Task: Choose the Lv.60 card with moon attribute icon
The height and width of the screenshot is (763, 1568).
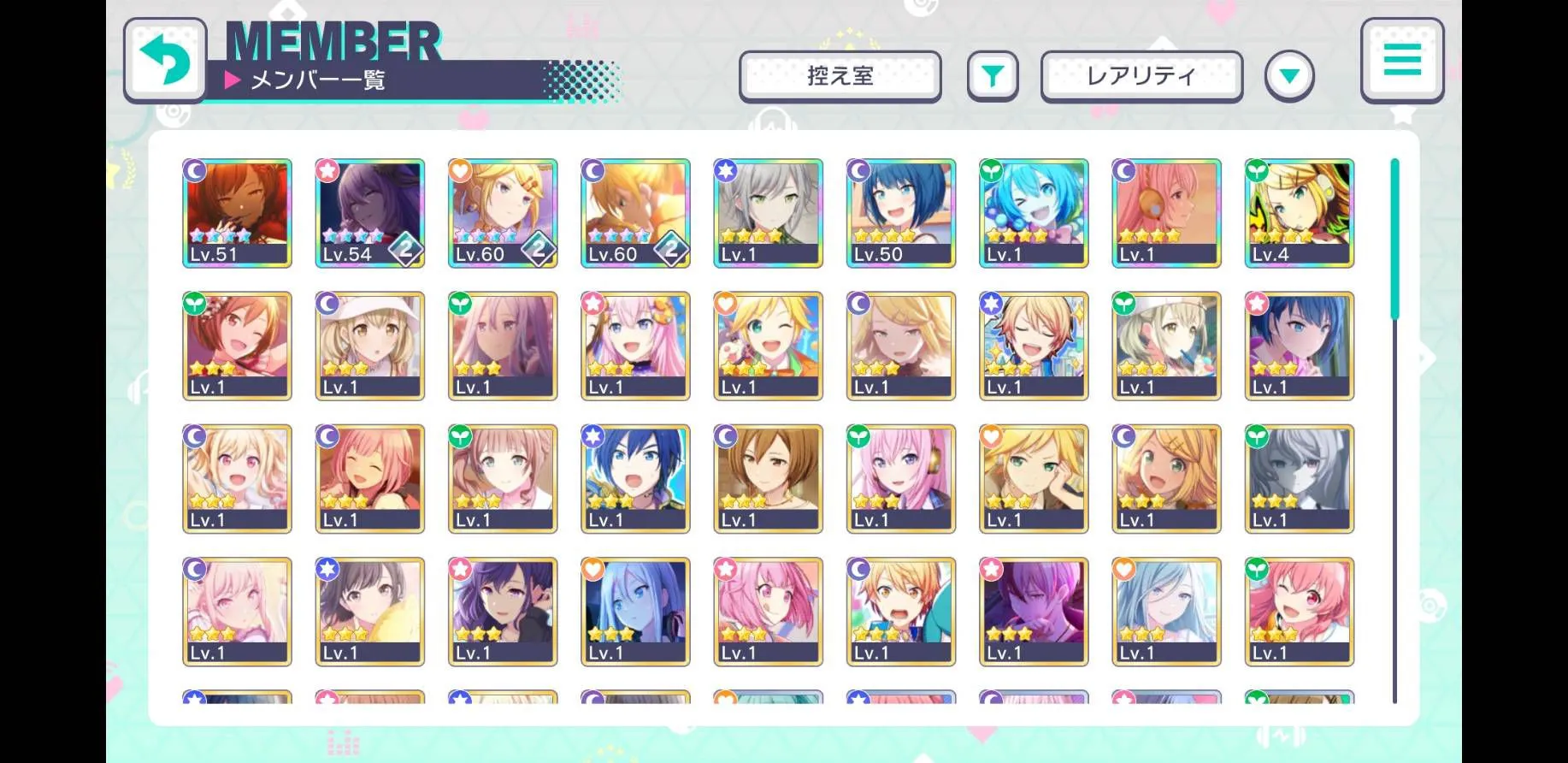Action: coord(635,213)
